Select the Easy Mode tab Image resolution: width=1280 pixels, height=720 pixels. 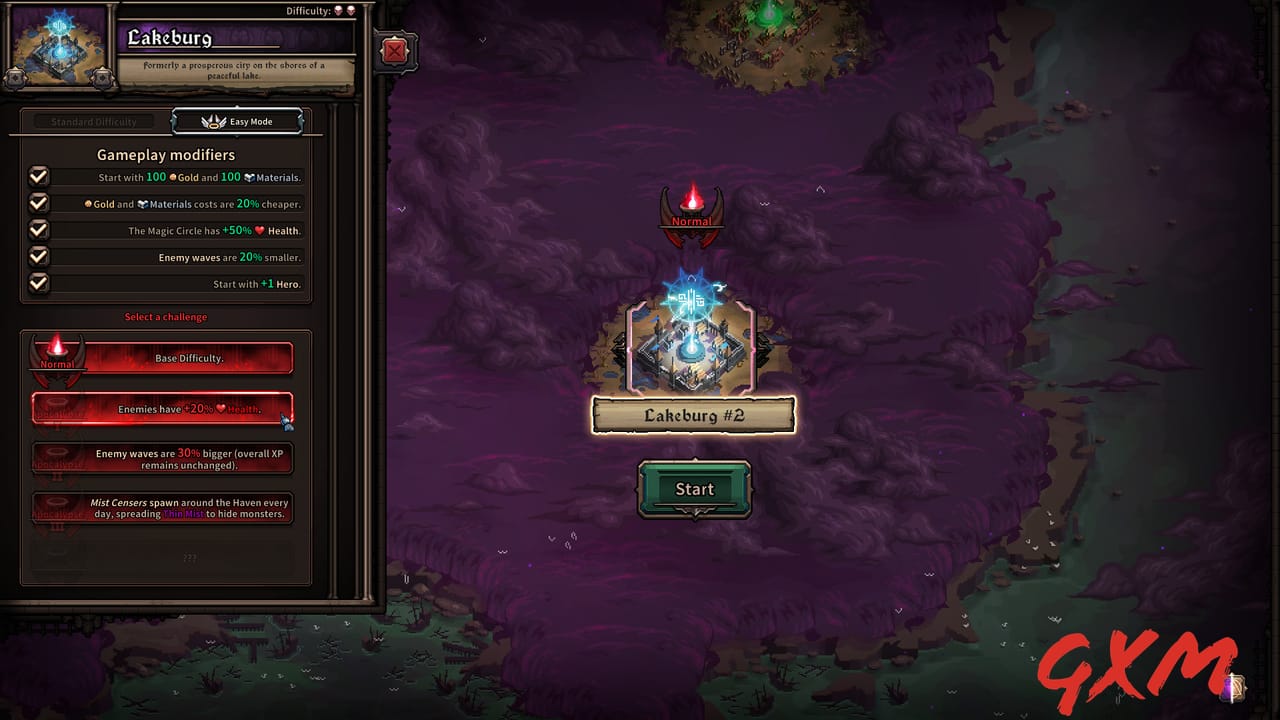[x=238, y=121]
